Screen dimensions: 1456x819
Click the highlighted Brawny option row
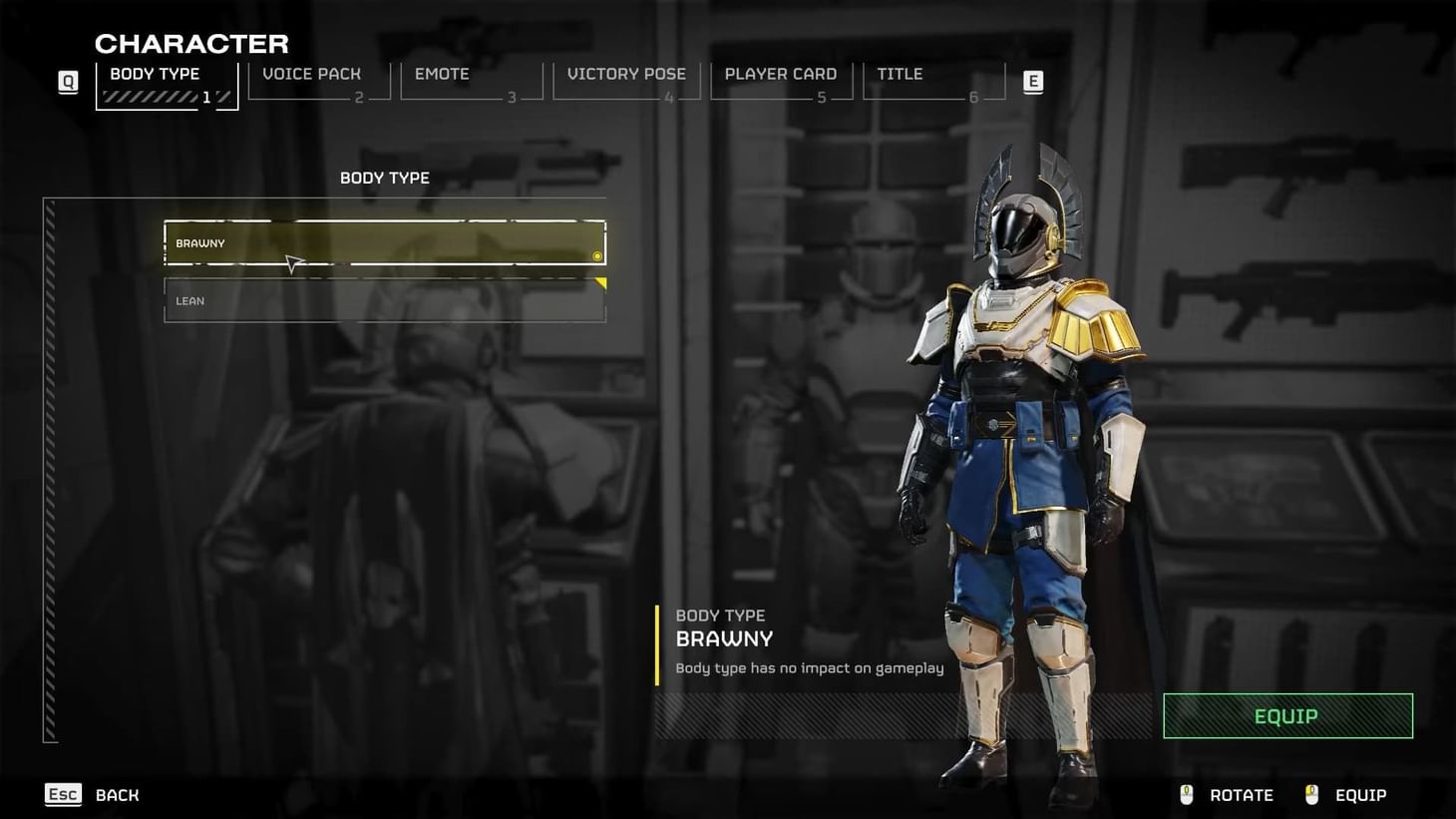pyautogui.click(x=384, y=242)
